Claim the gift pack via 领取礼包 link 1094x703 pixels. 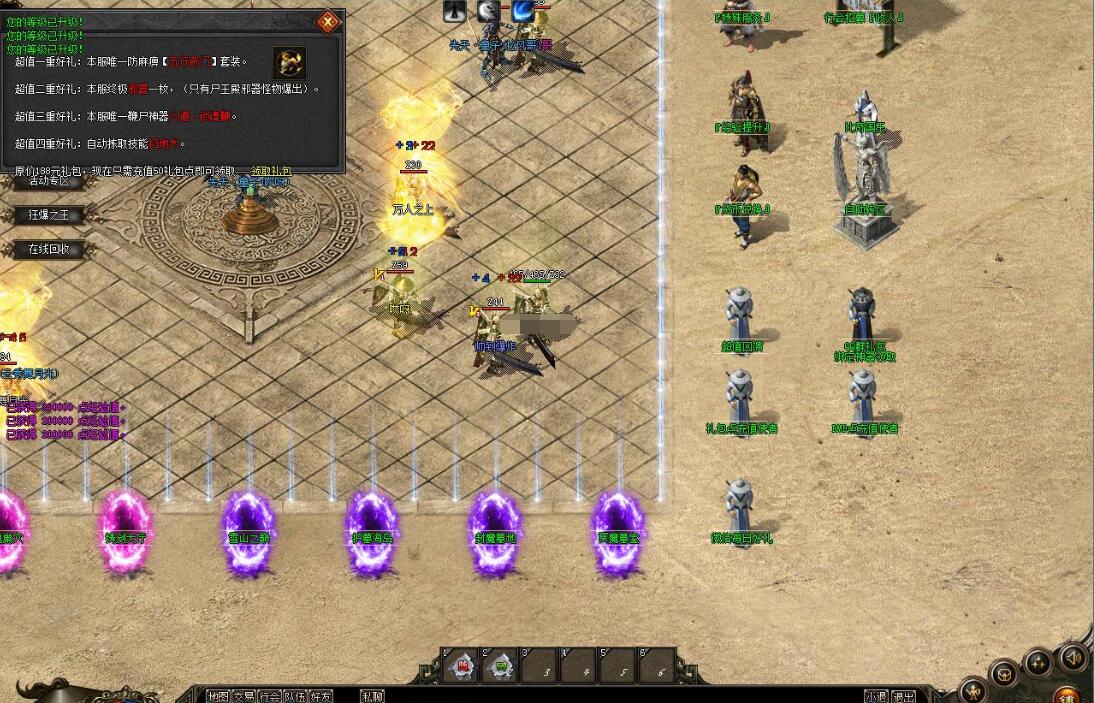click(271, 172)
